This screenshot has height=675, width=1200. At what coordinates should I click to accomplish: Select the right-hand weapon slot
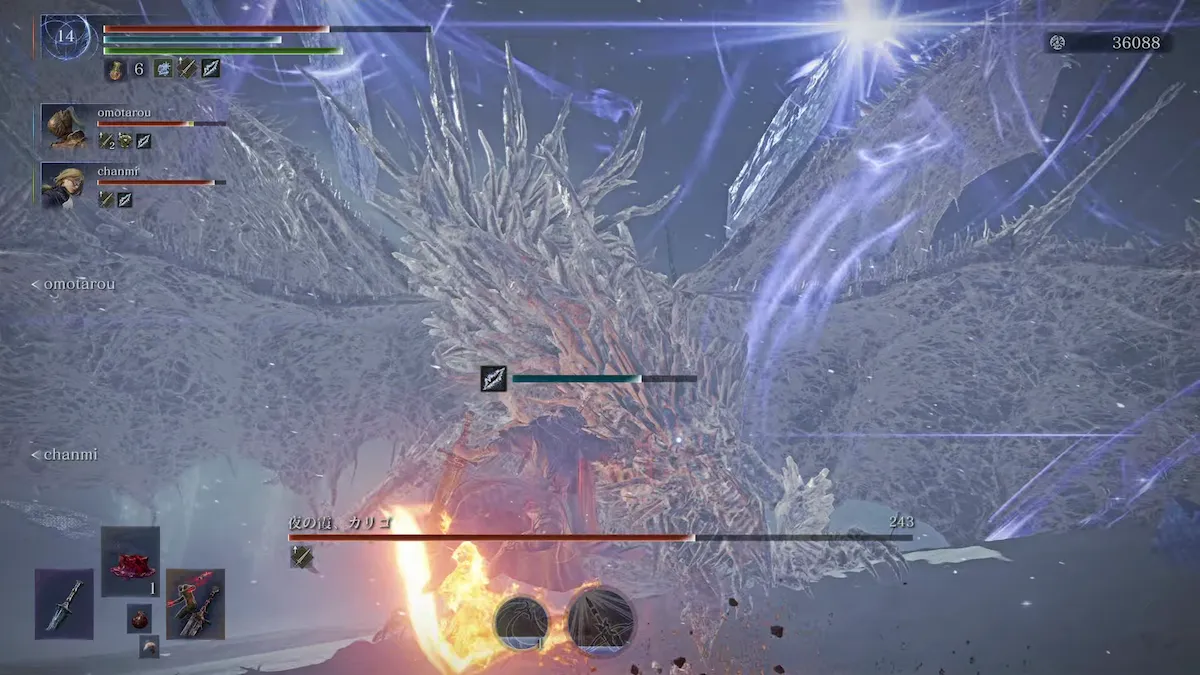195,603
